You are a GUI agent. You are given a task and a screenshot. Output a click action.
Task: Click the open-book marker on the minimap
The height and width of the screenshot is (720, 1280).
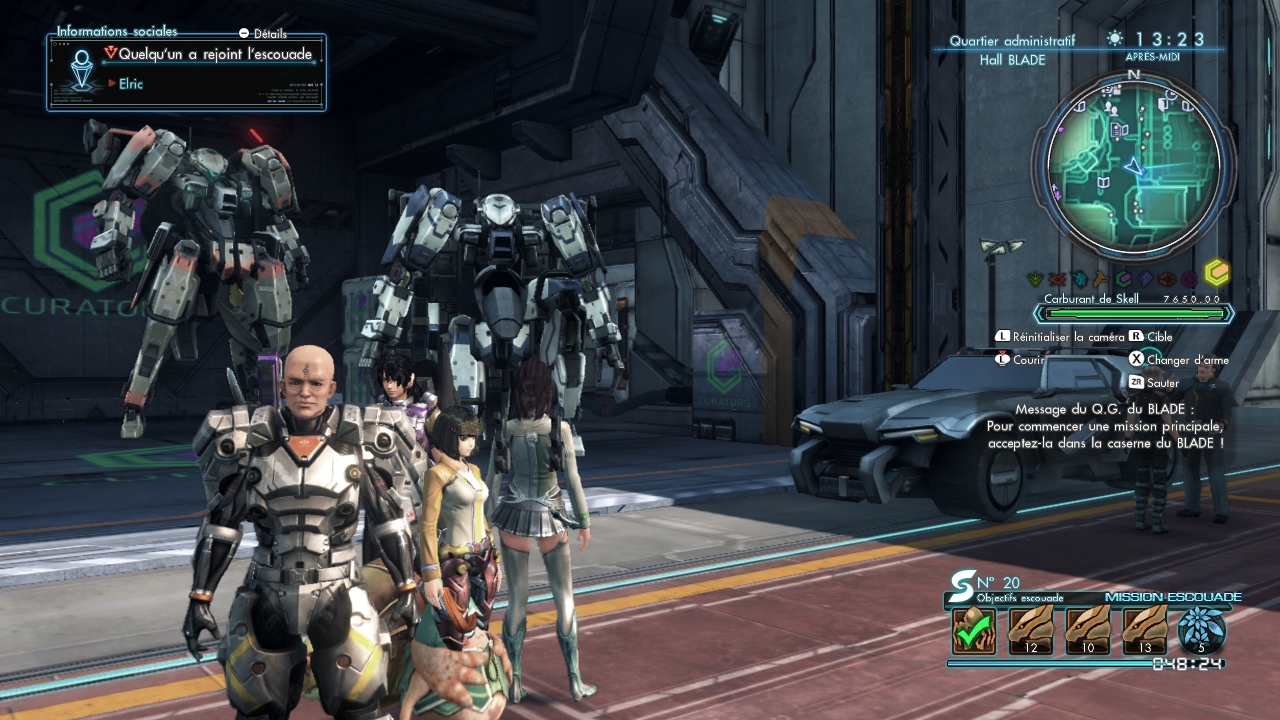pos(1104,182)
